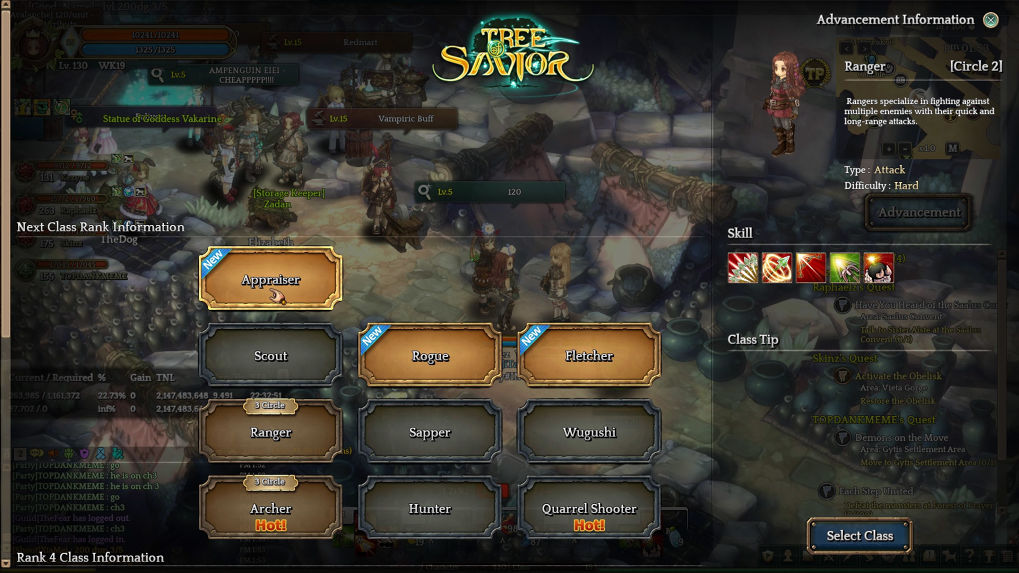
Task: Click the Sapper class tile
Action: click(x=430, y=433)
